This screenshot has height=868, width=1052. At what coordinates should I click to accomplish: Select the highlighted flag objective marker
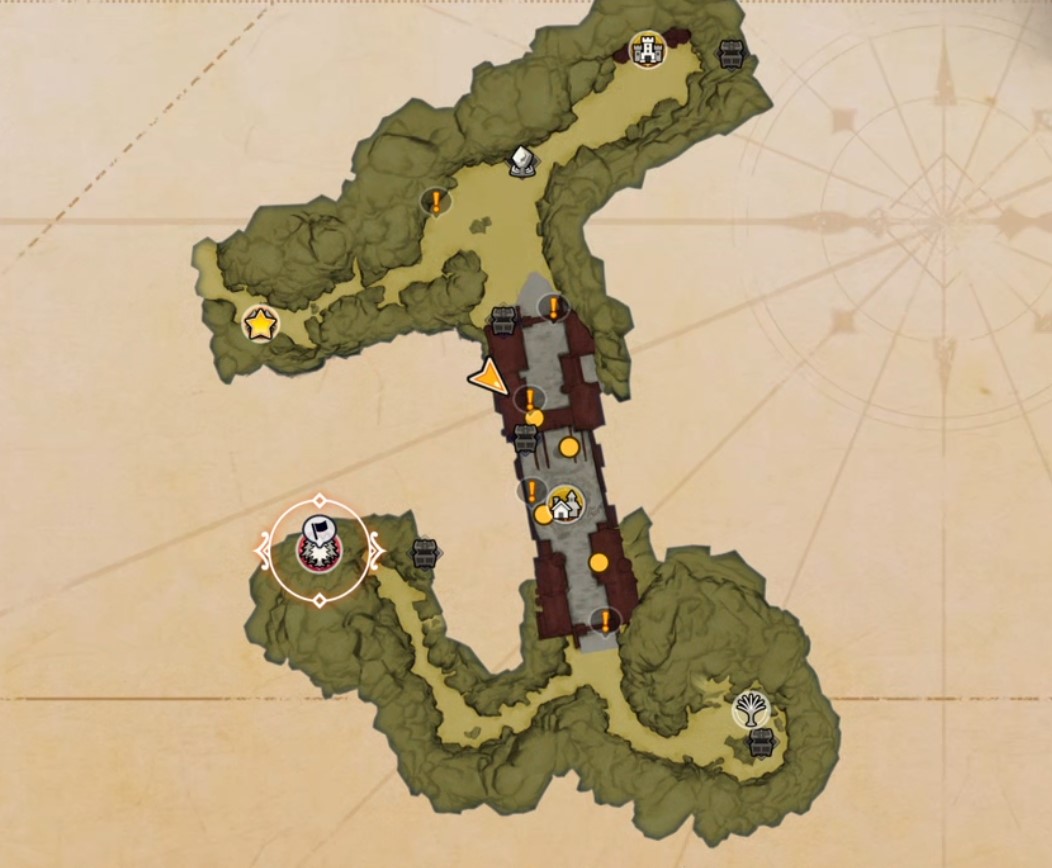(319, 545)
